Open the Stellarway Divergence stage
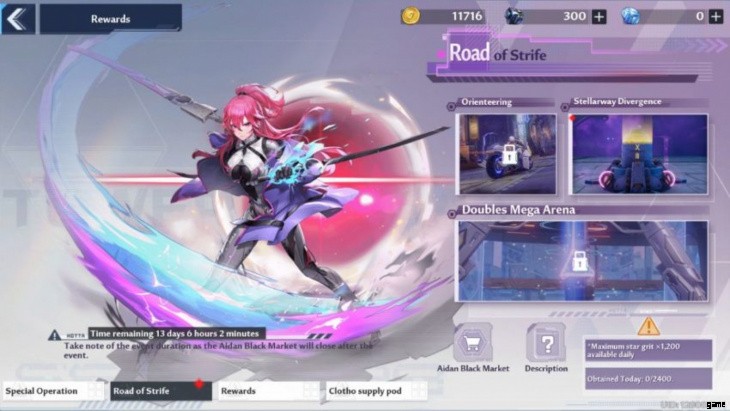730x411 pixels. coord(639,153)
